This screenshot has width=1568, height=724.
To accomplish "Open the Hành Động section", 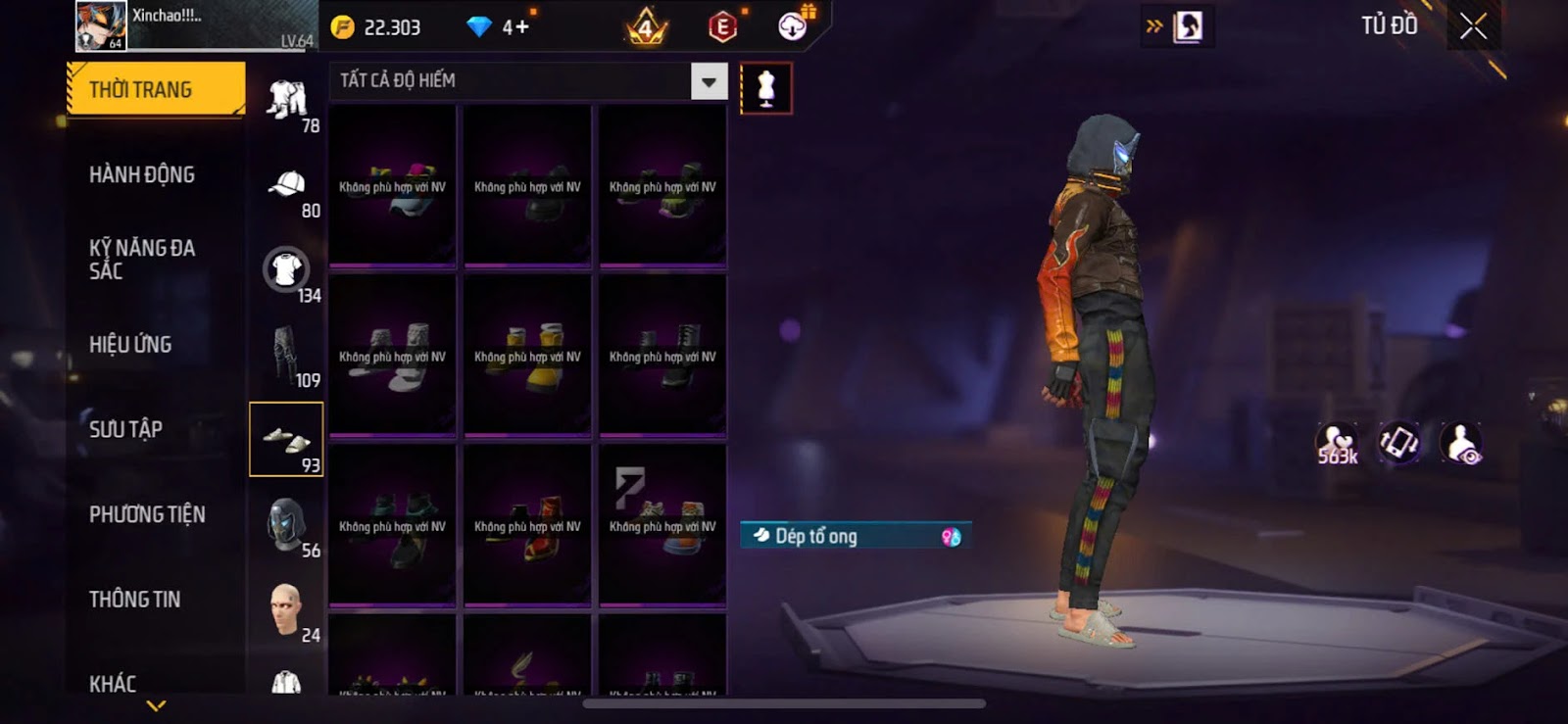I will [x=142, y=175].
